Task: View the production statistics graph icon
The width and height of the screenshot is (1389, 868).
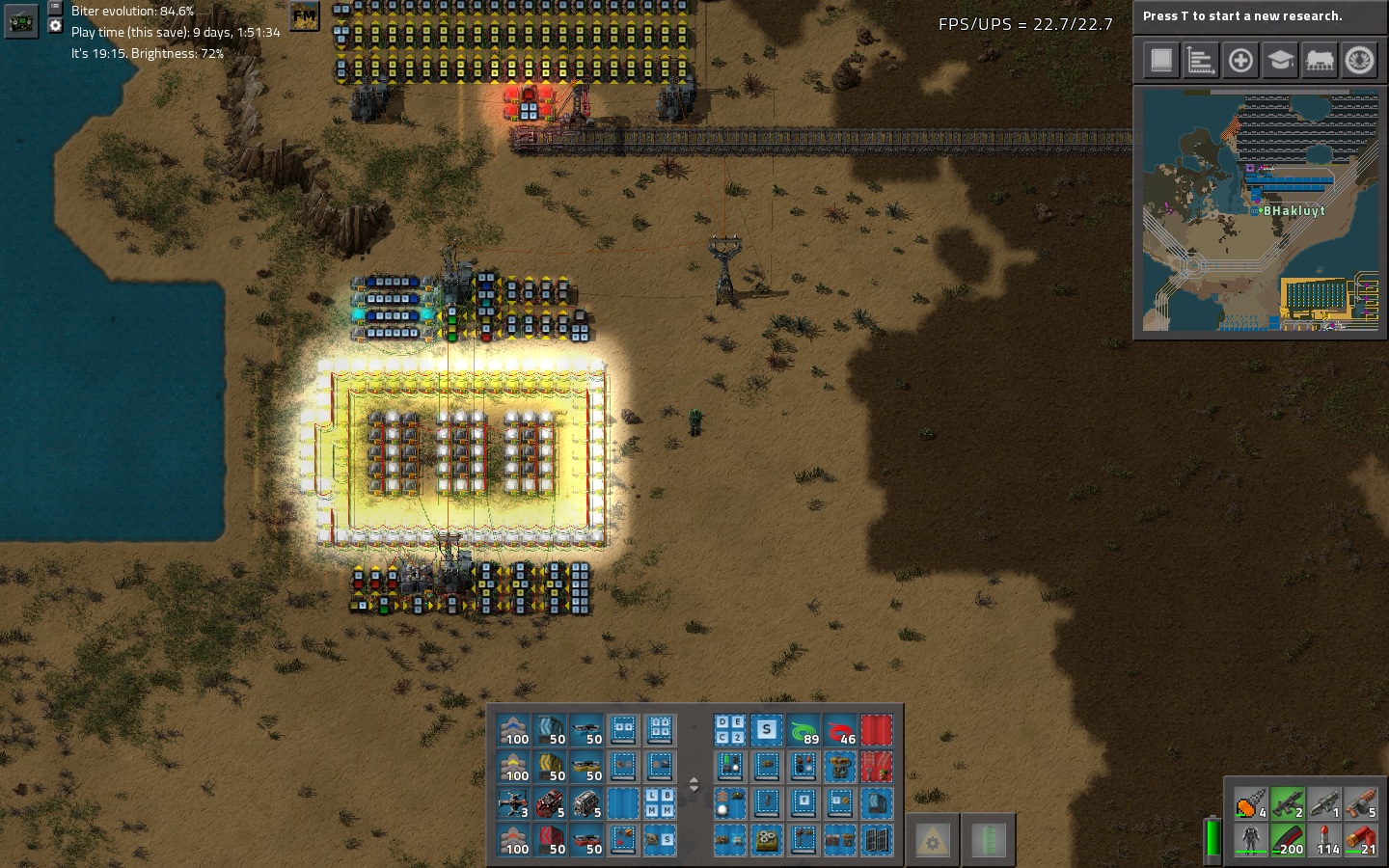Action: 1200,60
